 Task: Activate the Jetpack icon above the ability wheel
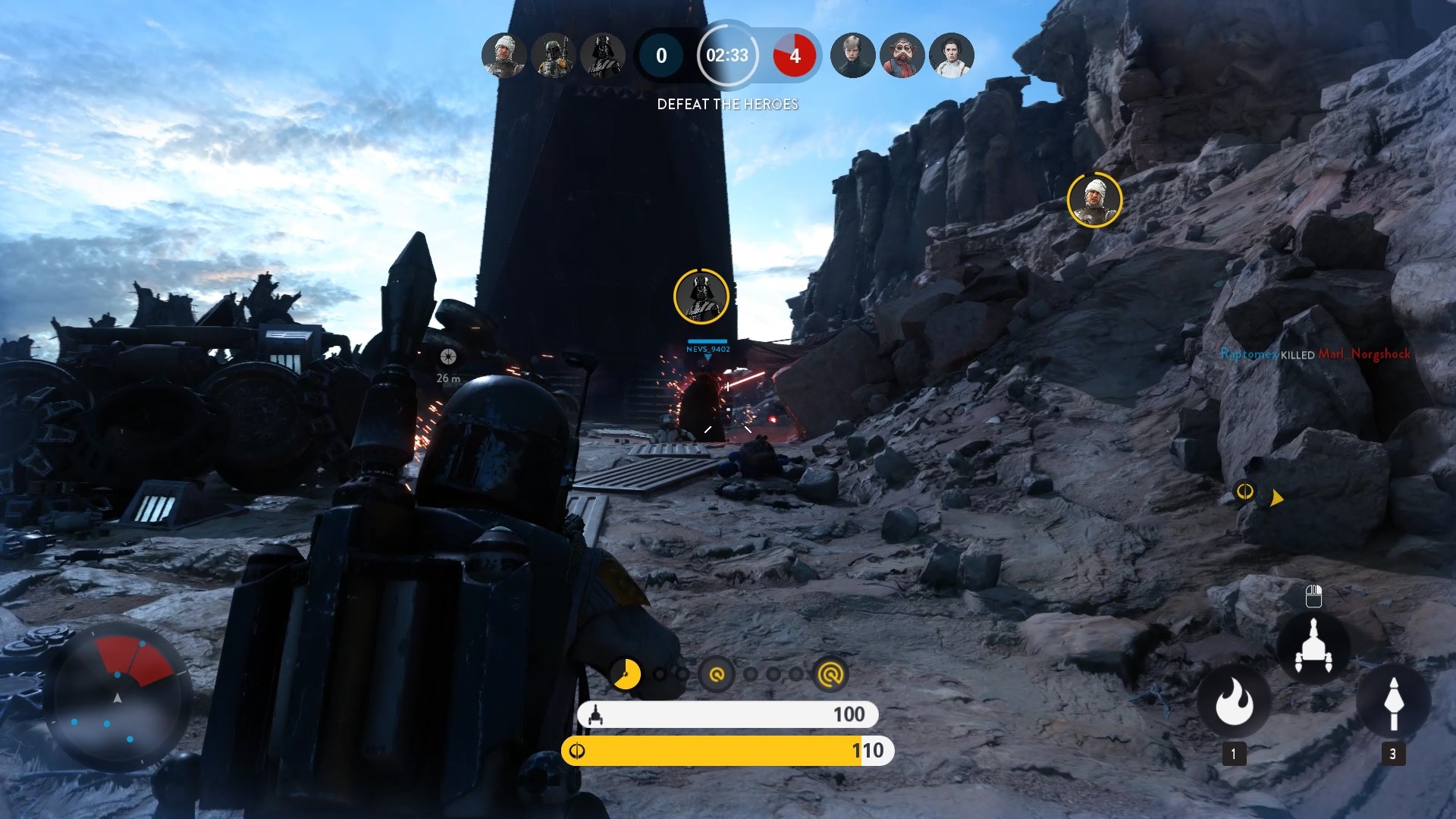(1313, 647)
